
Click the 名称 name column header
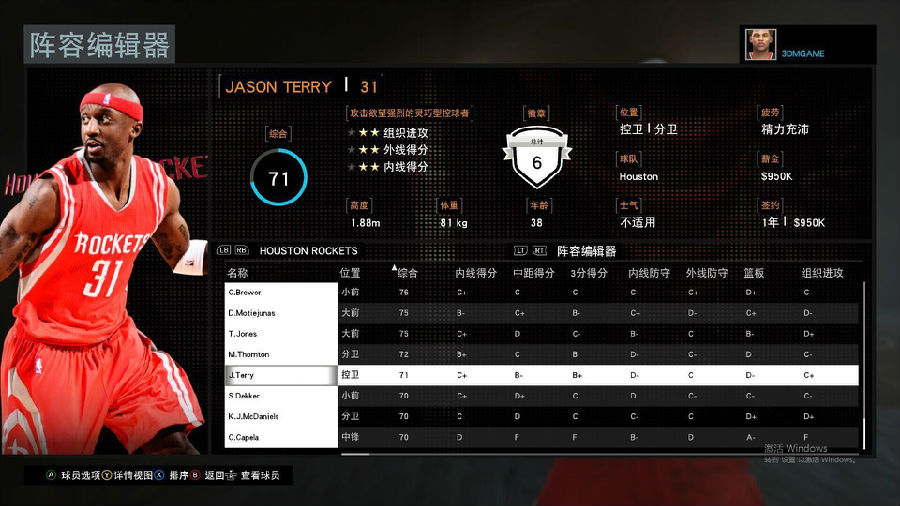(x=238, y=272)
